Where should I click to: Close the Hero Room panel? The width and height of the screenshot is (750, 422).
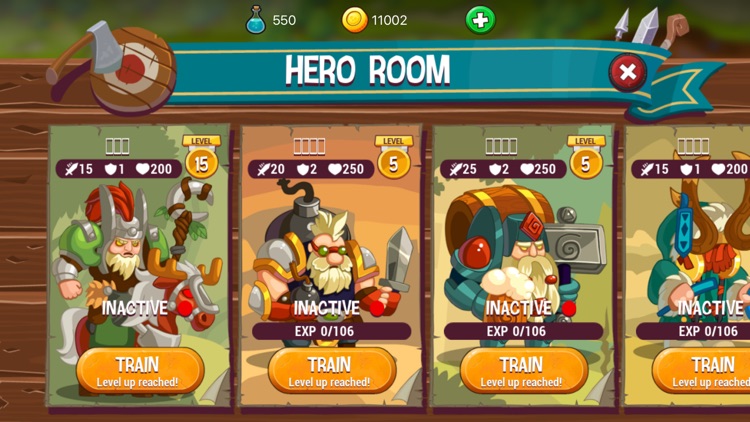627,72
